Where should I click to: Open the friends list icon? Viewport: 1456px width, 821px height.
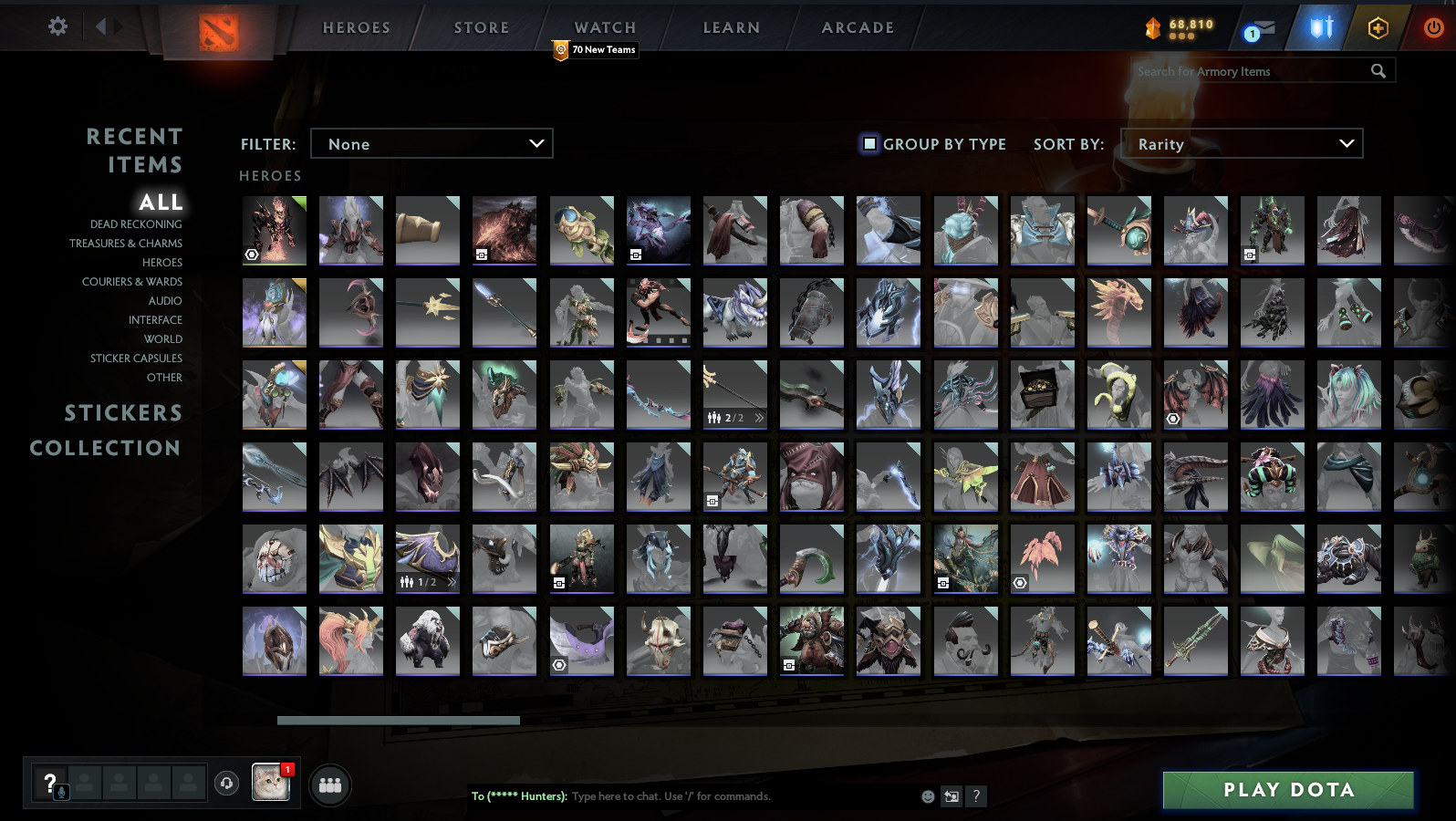[x=330, y=785]
